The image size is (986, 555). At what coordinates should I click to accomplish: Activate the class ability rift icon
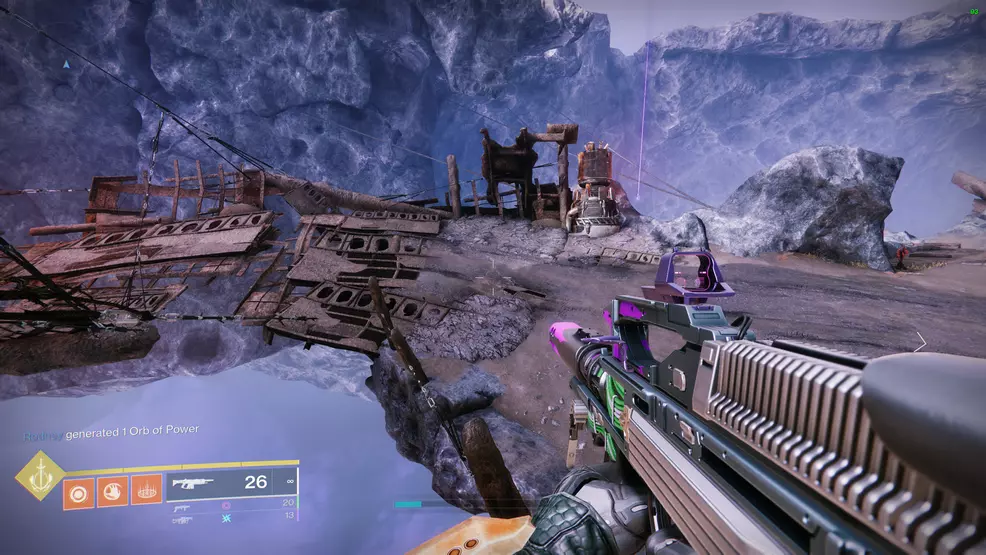coord(145,492)
